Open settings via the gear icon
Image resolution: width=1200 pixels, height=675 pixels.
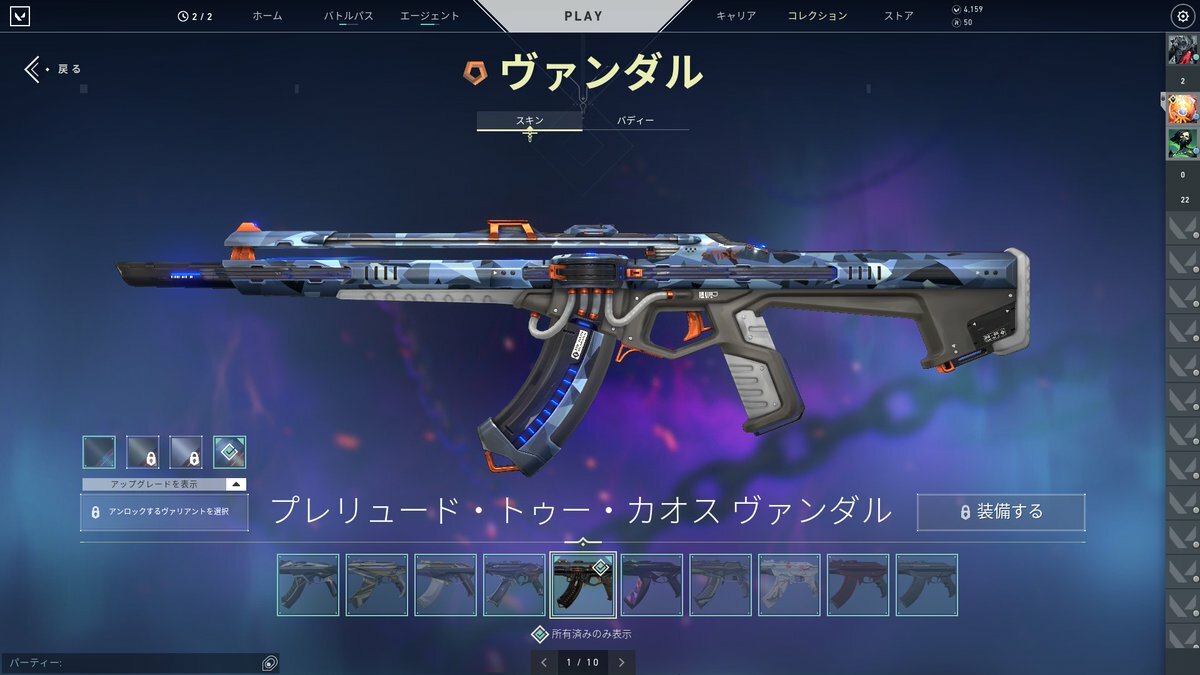[x=1180, y=16]
